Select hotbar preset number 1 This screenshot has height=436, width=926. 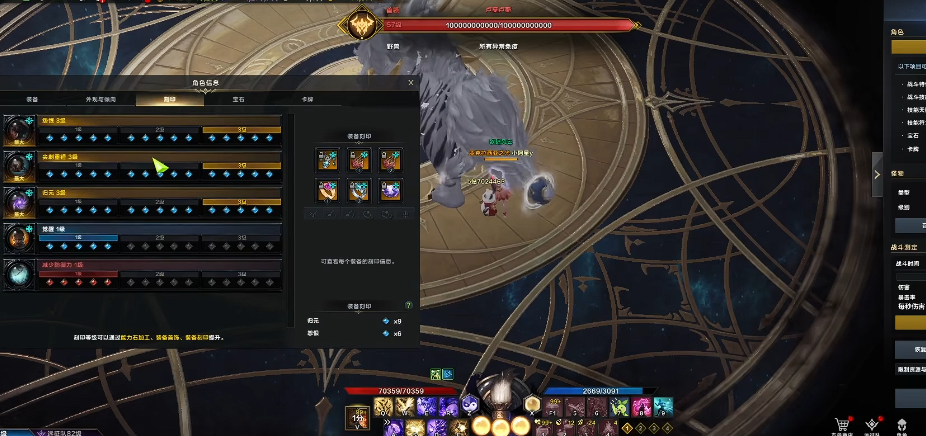coord(627,428)
